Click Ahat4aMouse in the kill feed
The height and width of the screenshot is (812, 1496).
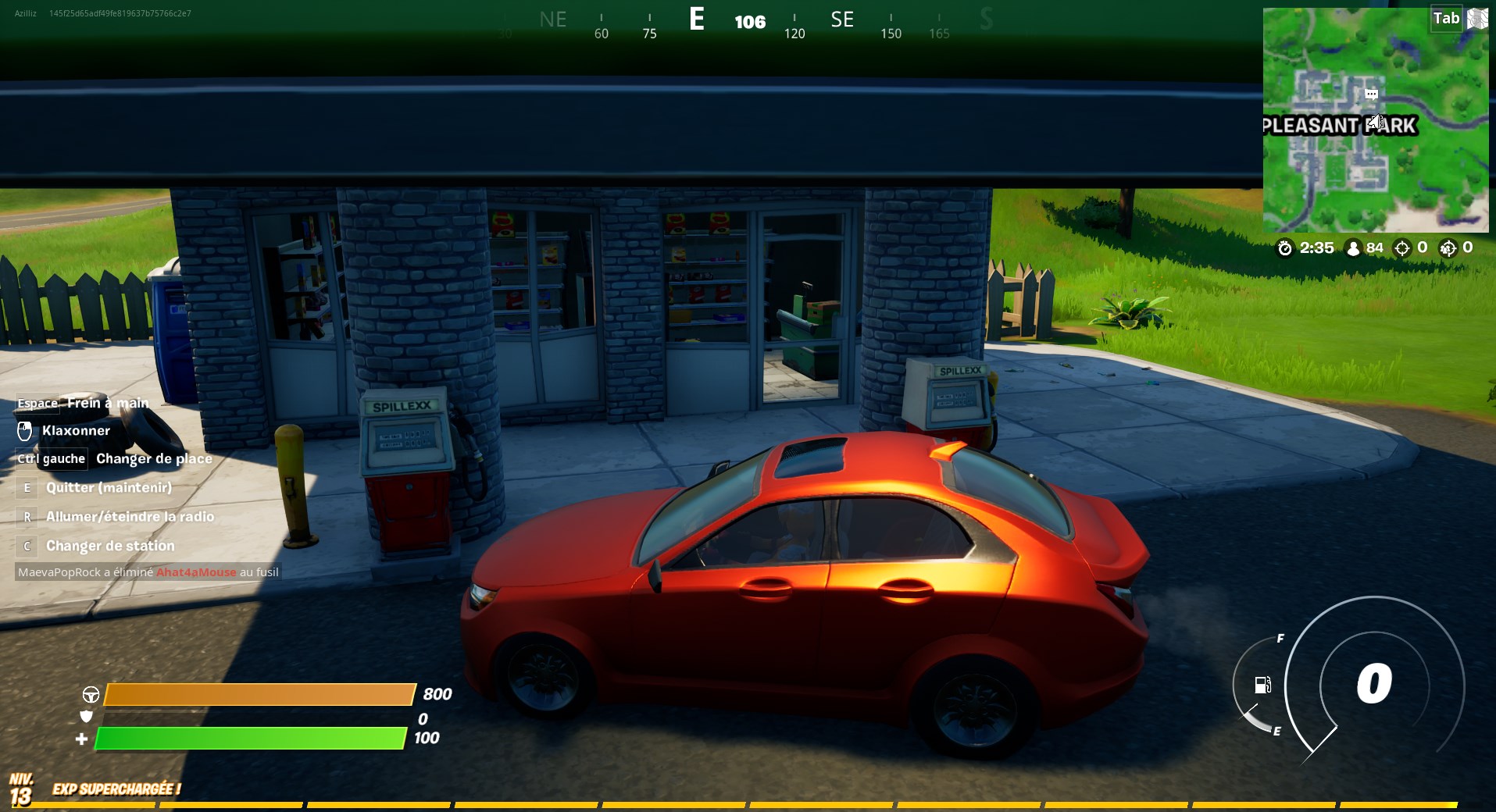[x=196, y=572]
